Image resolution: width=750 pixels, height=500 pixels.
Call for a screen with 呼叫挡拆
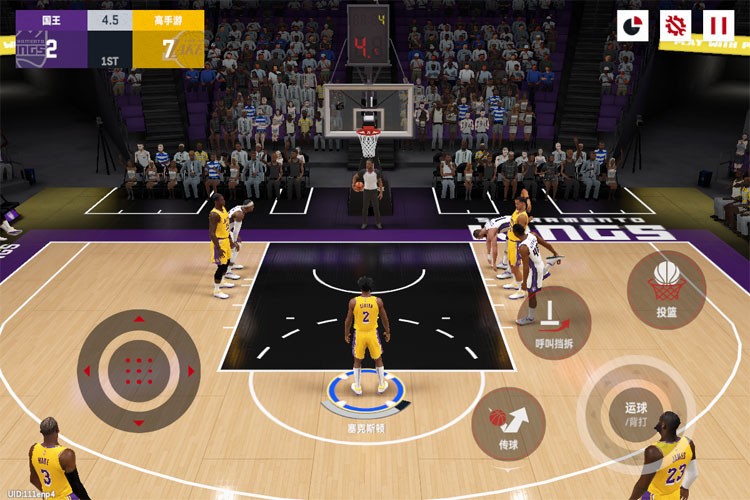click(x=549, y=327)
